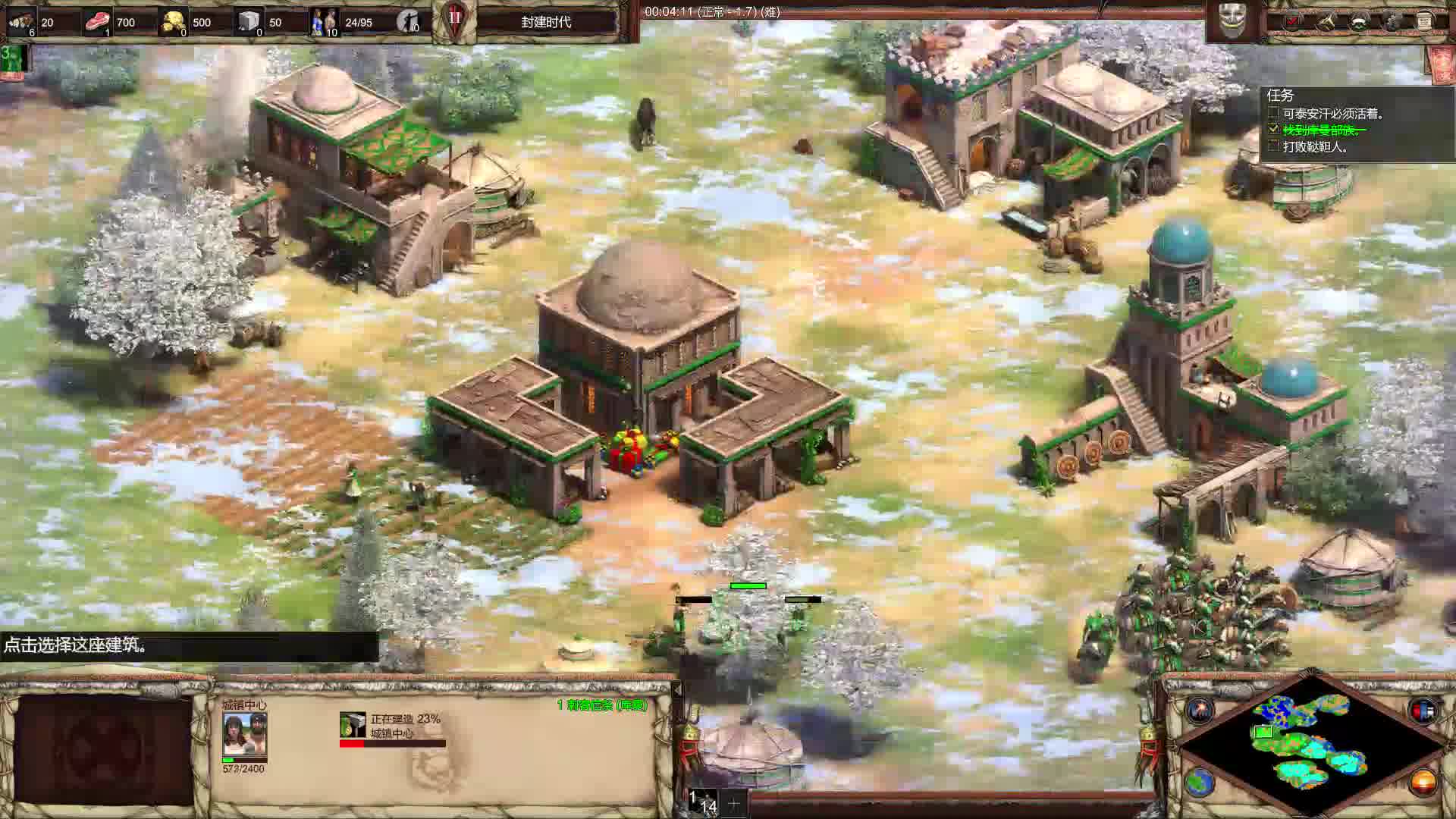Select control group 1 with 14 units
Screen dimensions: 1456x819
pyautogui.click(x=705, y=802)
